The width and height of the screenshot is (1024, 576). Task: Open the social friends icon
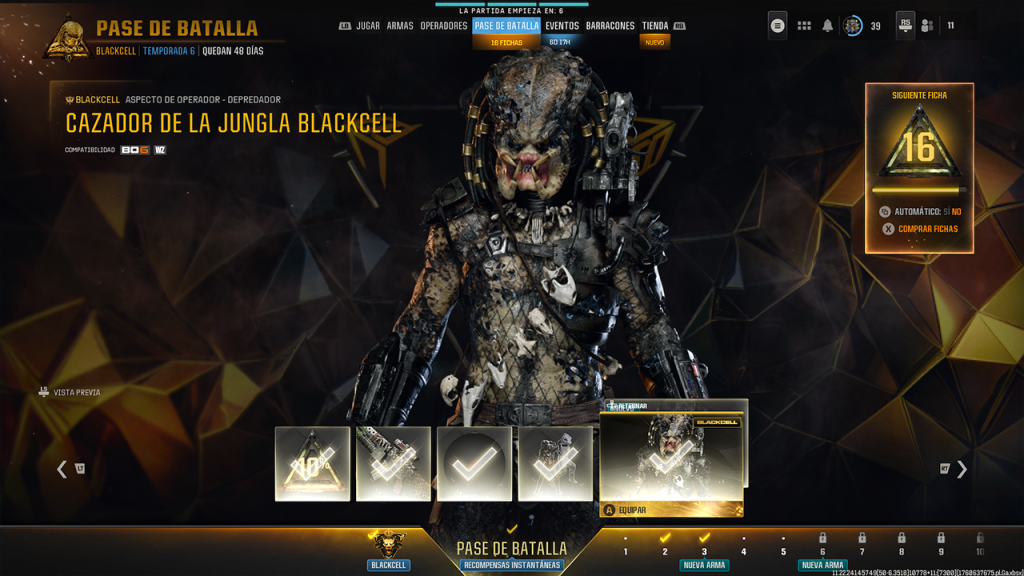pyautogui.click(x=929, y=26)
